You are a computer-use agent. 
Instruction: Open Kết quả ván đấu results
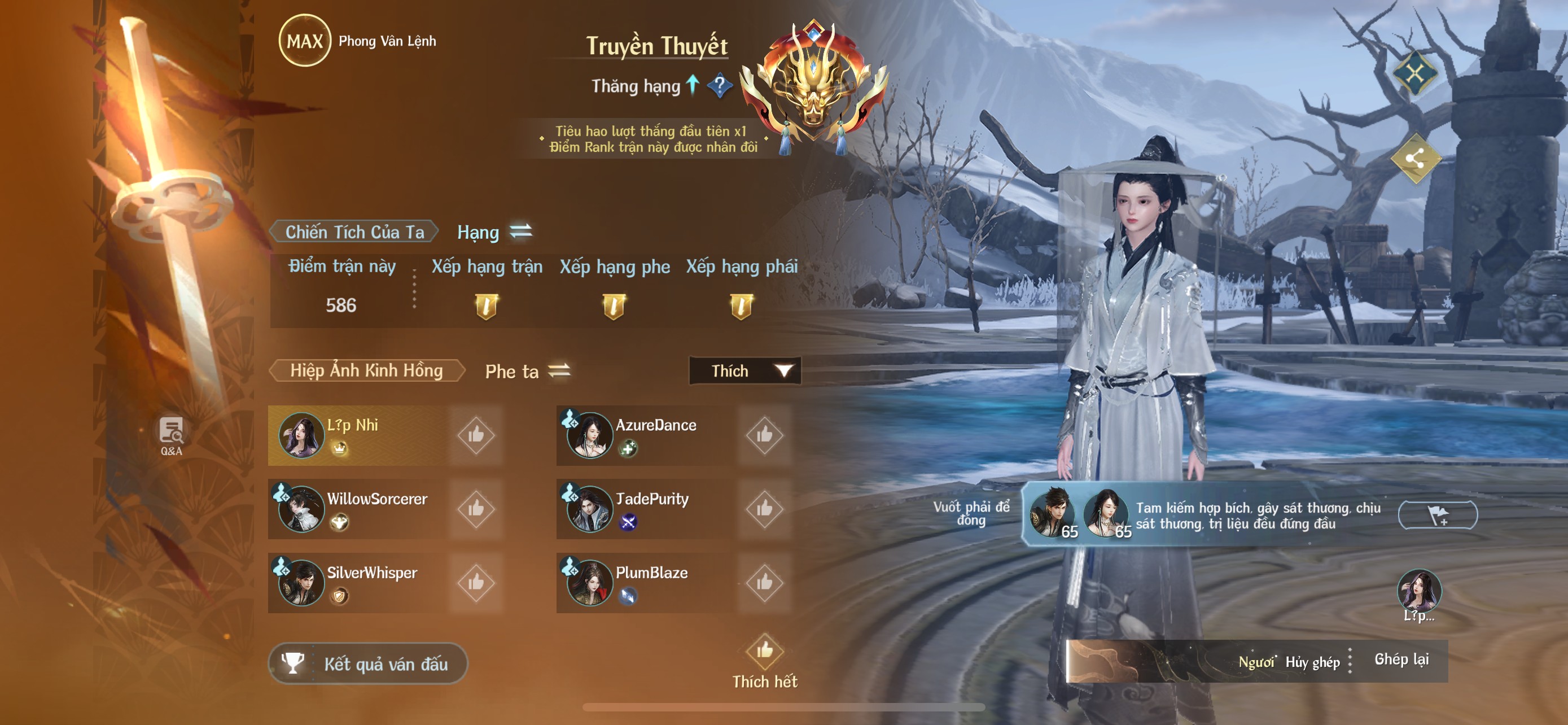[x=368, y=663]
